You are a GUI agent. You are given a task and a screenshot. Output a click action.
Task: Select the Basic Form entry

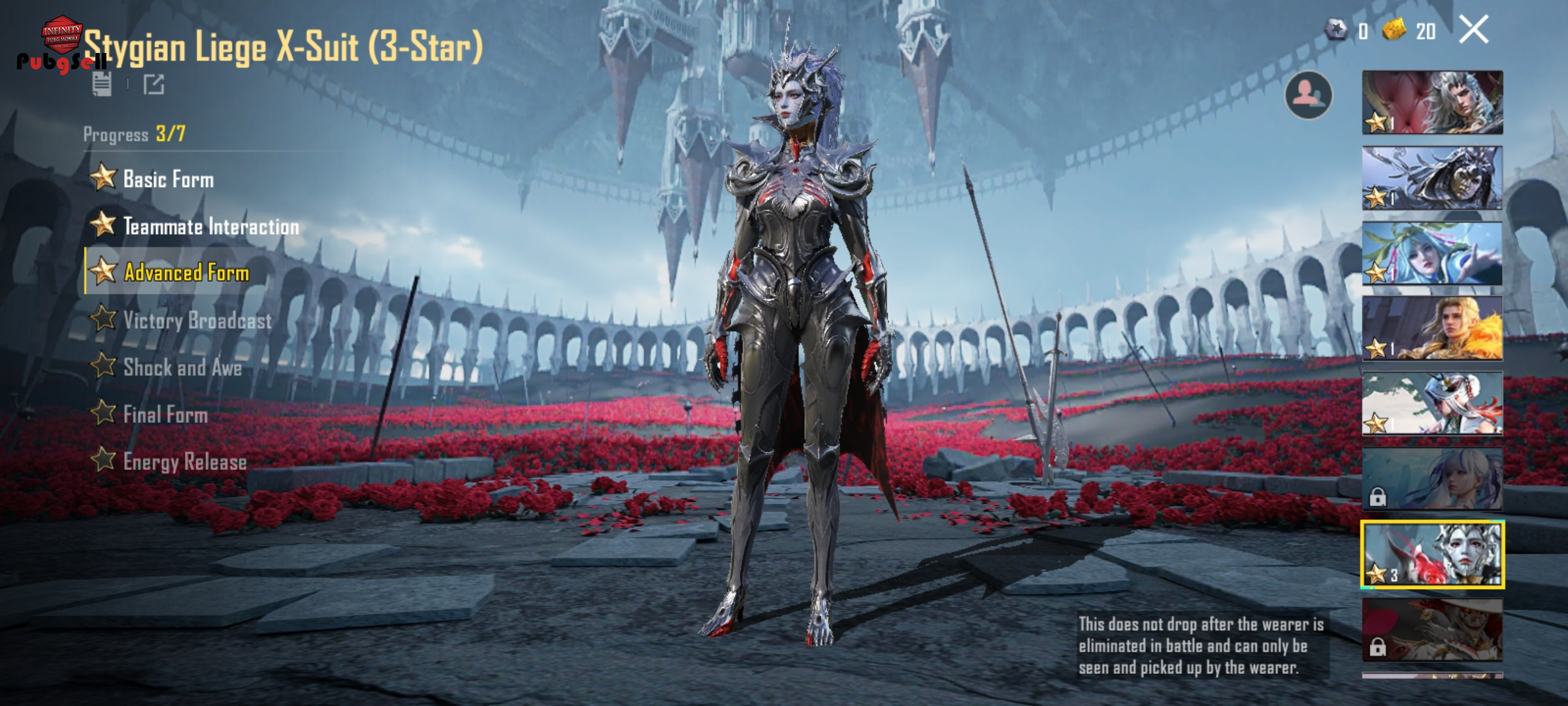click(x=168, y=179)
